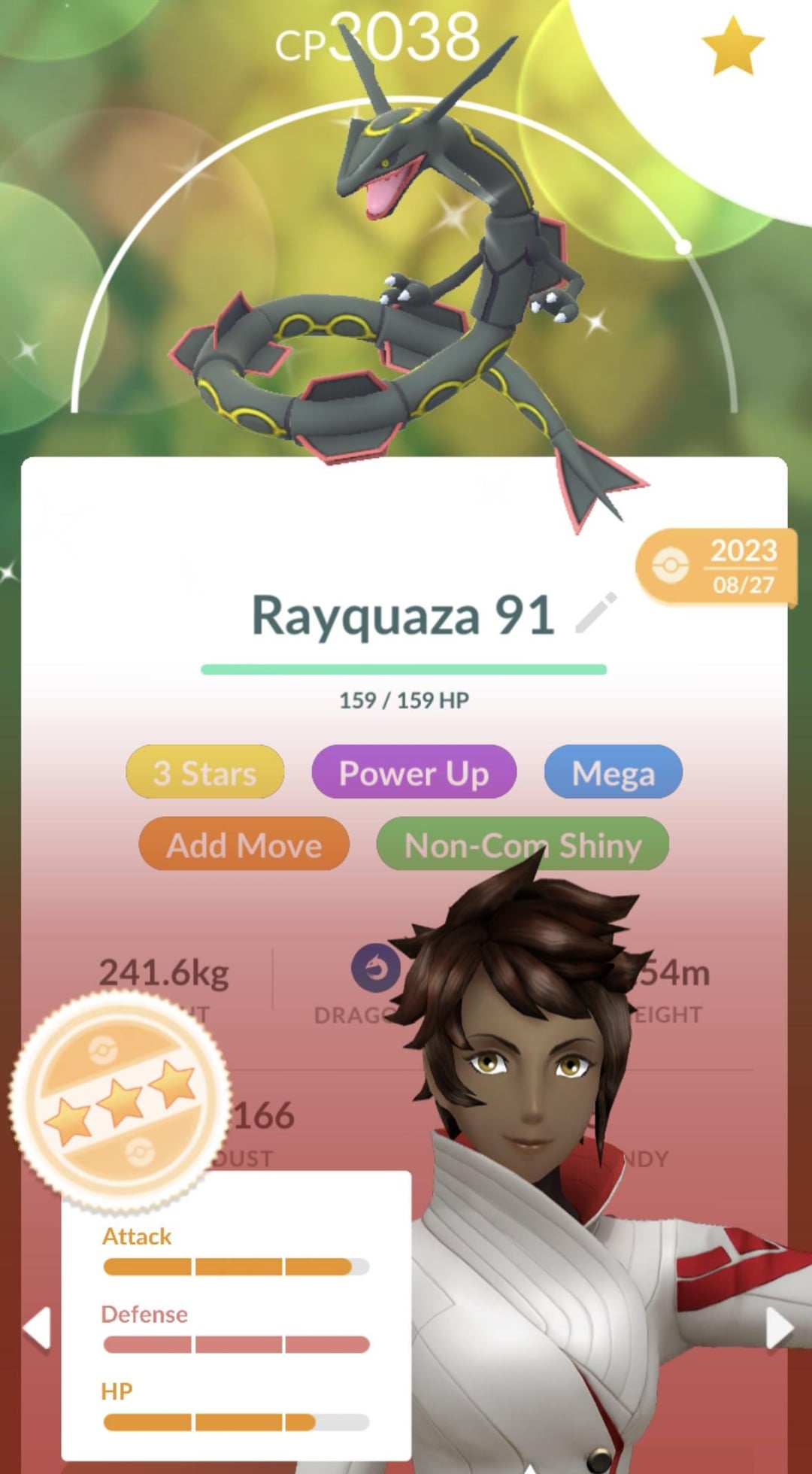Open the Non-Com Shiny tag
This screenshot has width=812, height=1474.
[x=523, y=845]
